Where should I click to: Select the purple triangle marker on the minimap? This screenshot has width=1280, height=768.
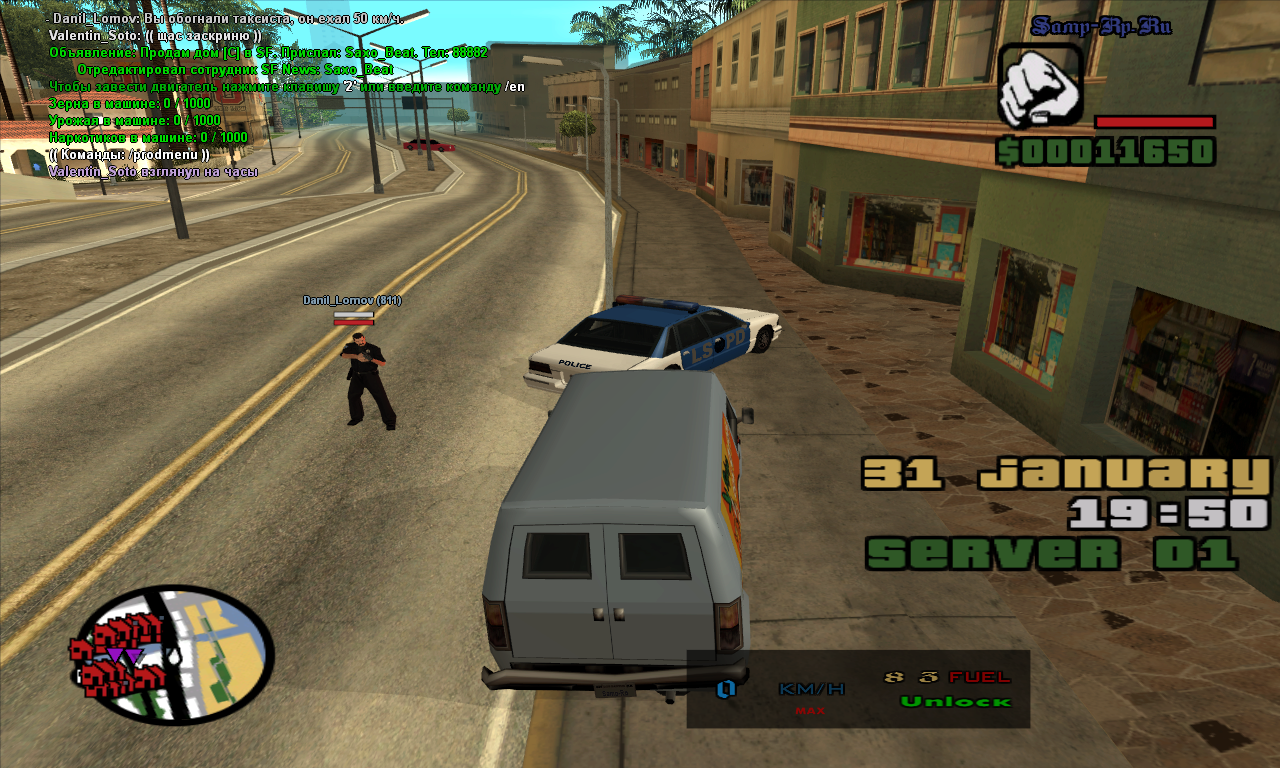tap(115, 655)
